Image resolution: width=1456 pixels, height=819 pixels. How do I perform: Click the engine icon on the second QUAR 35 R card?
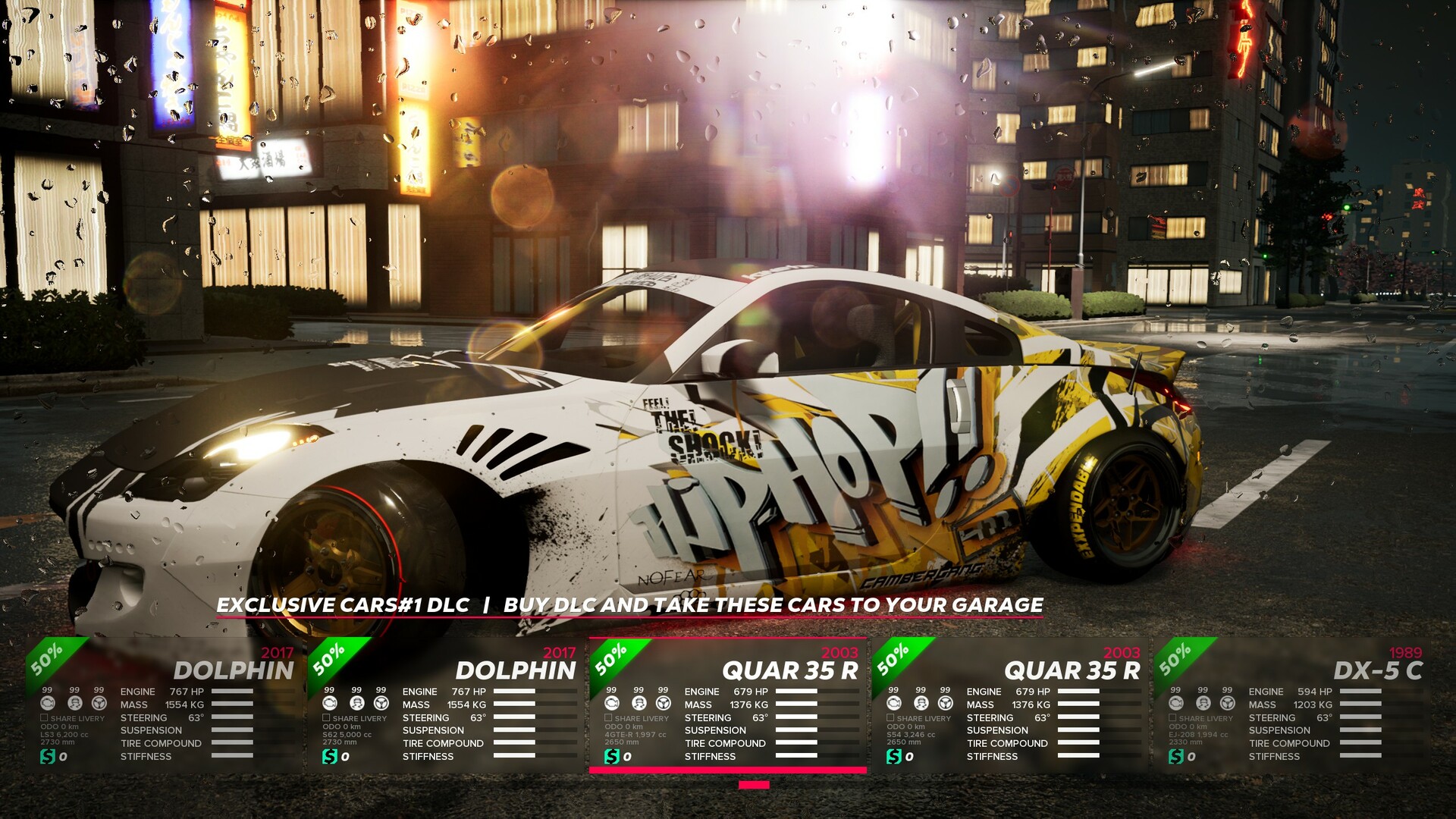point(893,704)
